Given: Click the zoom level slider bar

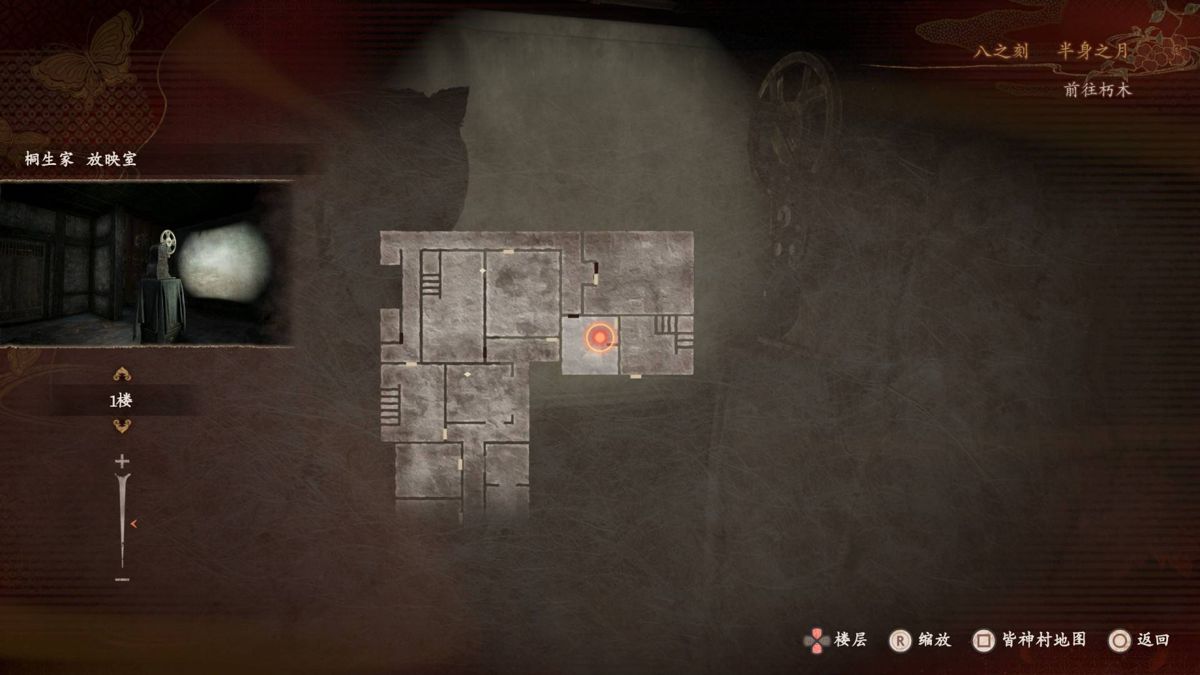Looking at the screenshot, I should point(123,520).
